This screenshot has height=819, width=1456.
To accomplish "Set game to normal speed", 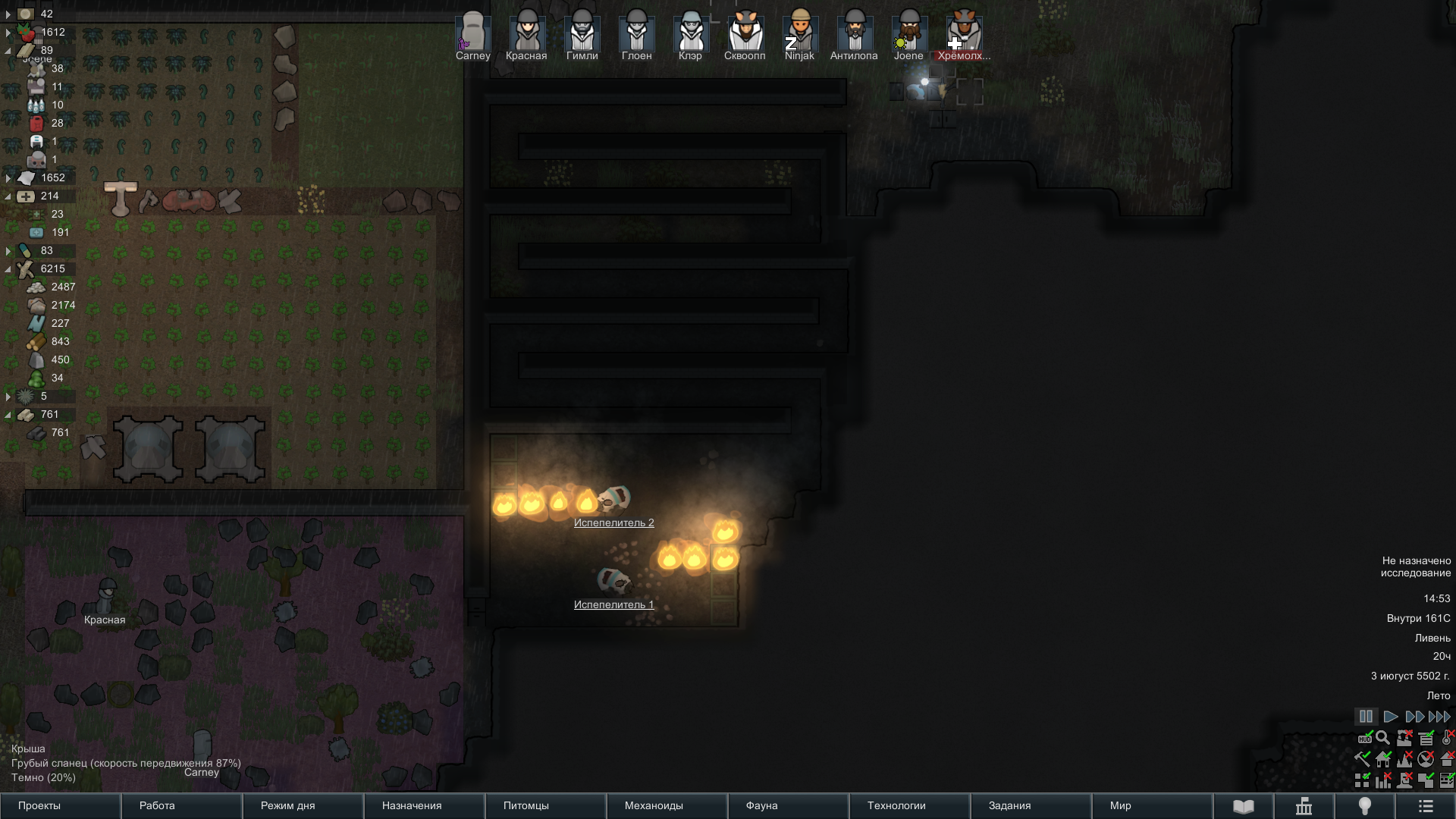I will [1390, 717].
